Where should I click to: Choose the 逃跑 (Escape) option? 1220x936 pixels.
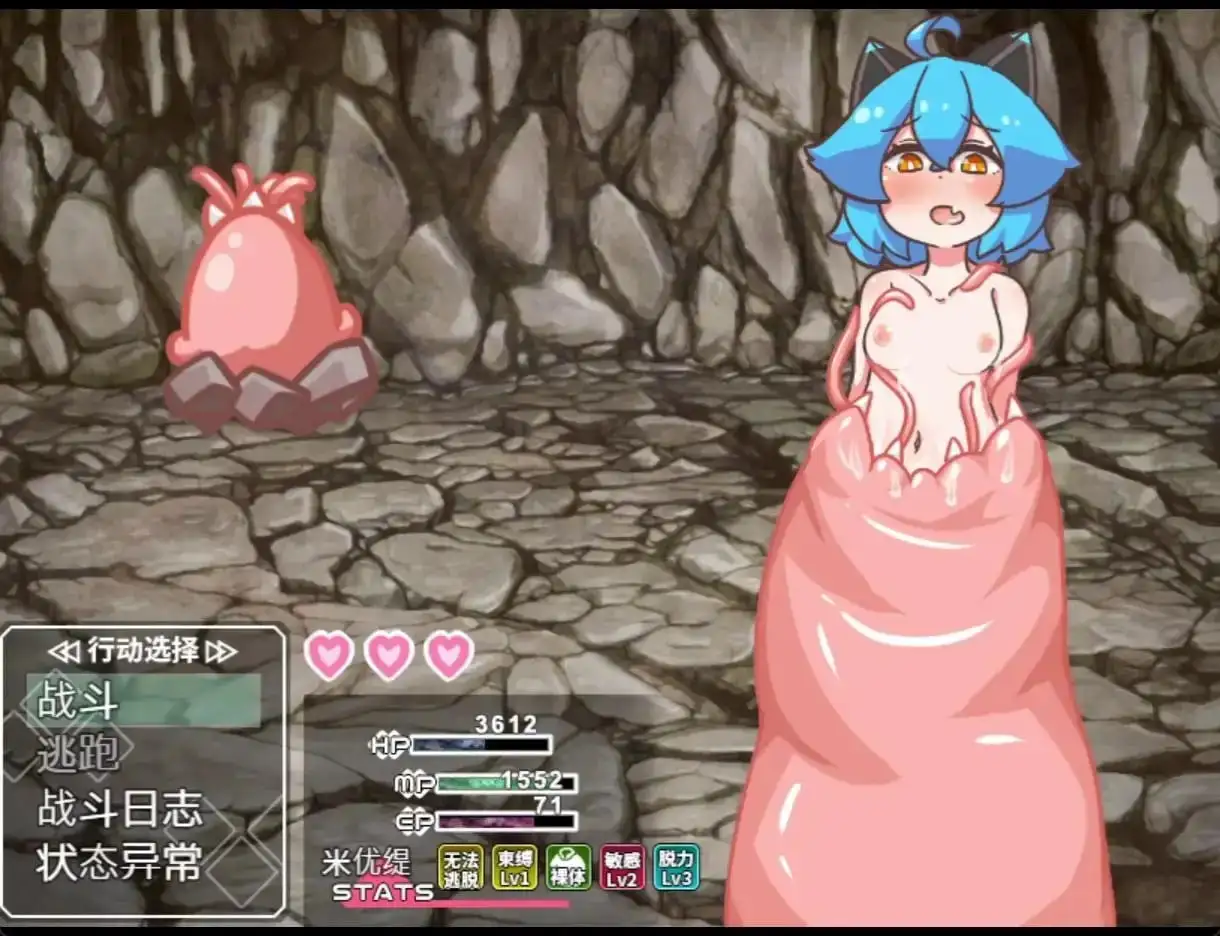(x=80, y=754)
